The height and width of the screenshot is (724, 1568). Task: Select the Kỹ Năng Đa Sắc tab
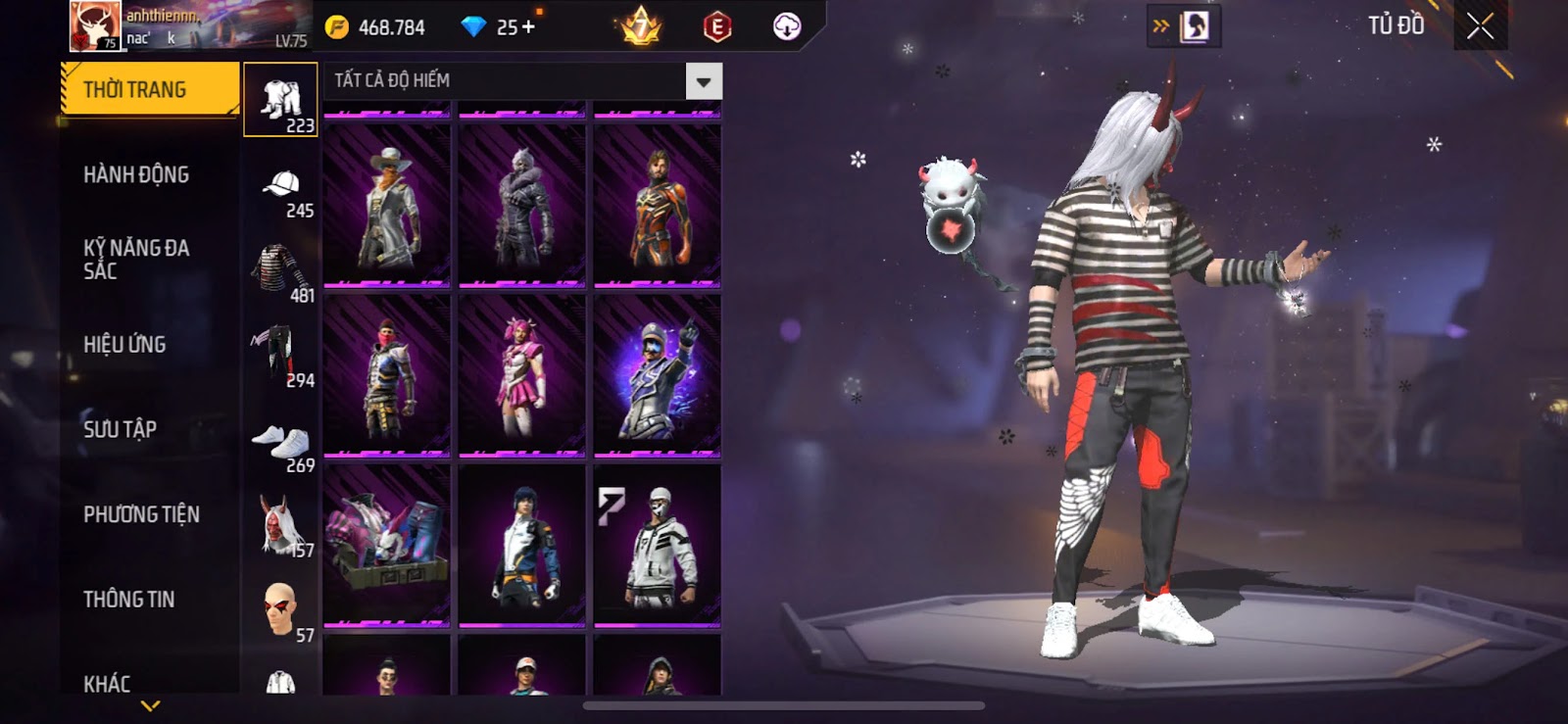pos(136,260)
